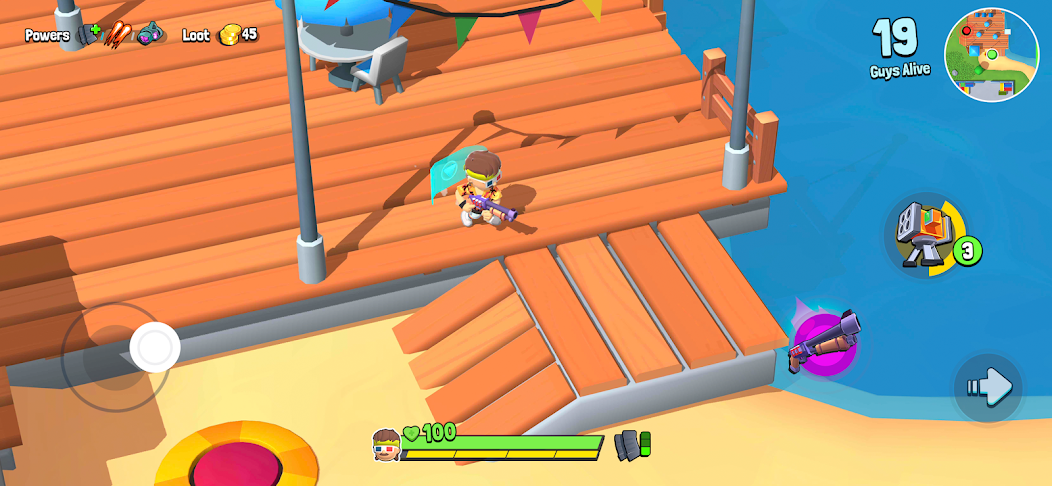Open the minimap
Viewport: 1052px width, 486px height.
pyautogui.click(x=991, y=55)
